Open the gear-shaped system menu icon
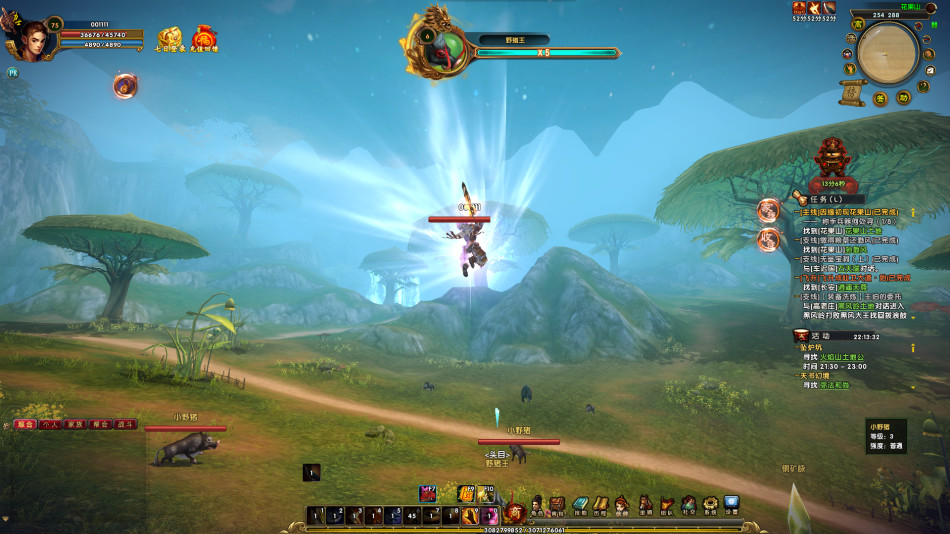950x534 pixels. (x=710, y=504)
